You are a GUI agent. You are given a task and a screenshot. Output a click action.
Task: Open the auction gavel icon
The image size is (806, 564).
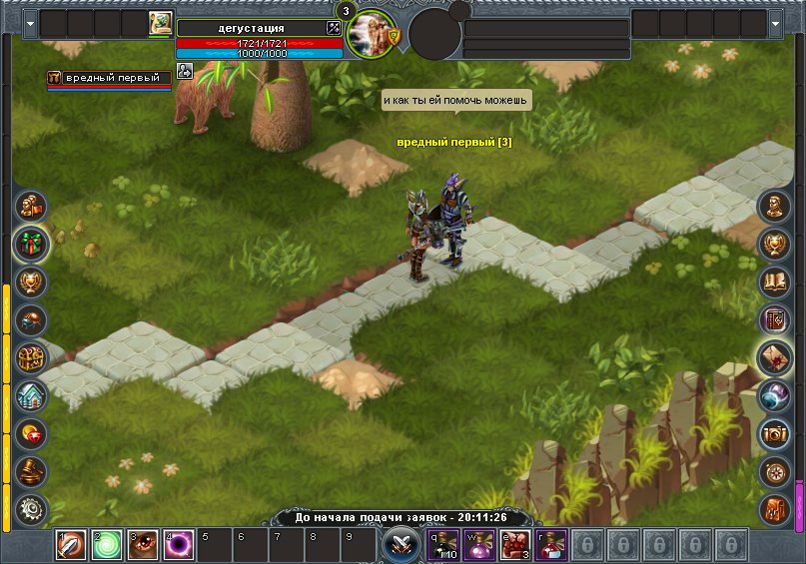click(x=31, y=471)
